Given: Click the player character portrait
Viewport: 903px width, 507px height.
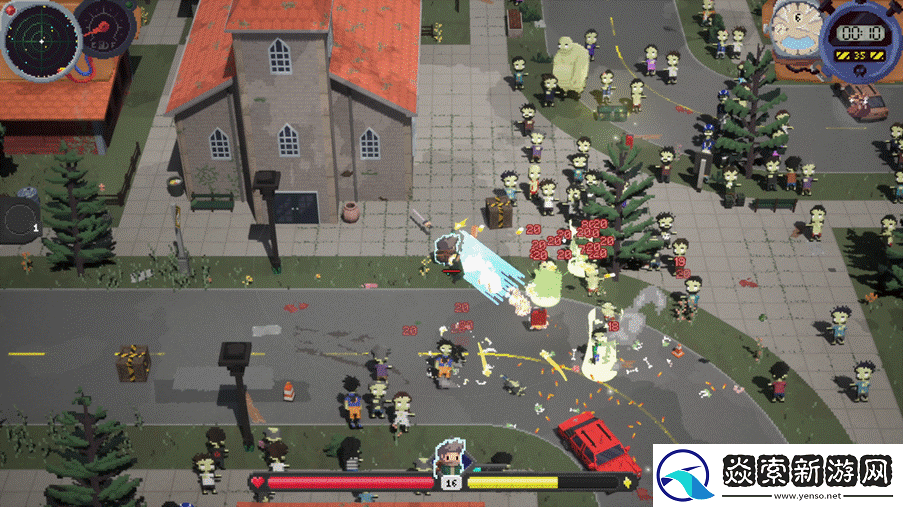Looking at the screenshot, I should 451,463.
